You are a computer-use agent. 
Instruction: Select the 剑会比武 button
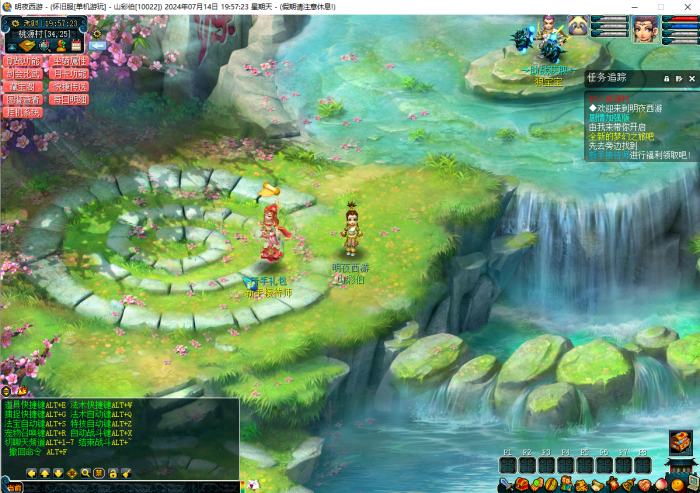point(24,74)
